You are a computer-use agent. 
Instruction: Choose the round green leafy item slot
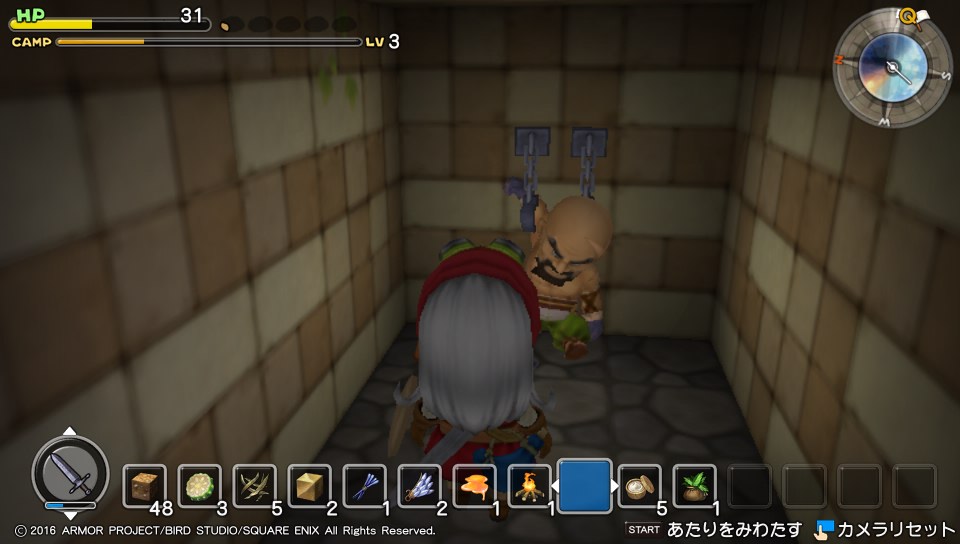[x=200, y=486]
